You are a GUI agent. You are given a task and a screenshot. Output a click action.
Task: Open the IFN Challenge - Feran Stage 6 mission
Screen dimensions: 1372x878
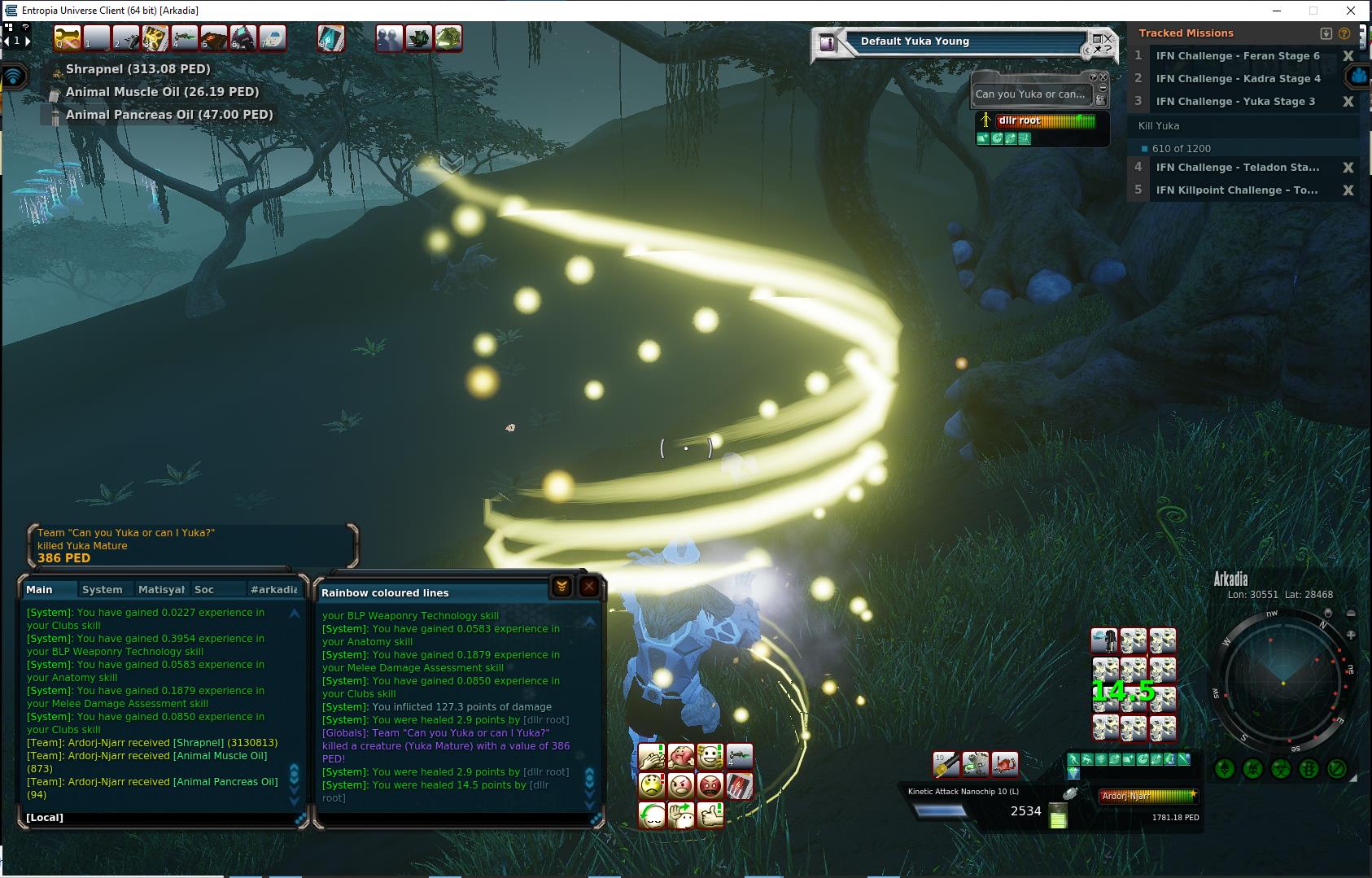[x=1237, y=56]
